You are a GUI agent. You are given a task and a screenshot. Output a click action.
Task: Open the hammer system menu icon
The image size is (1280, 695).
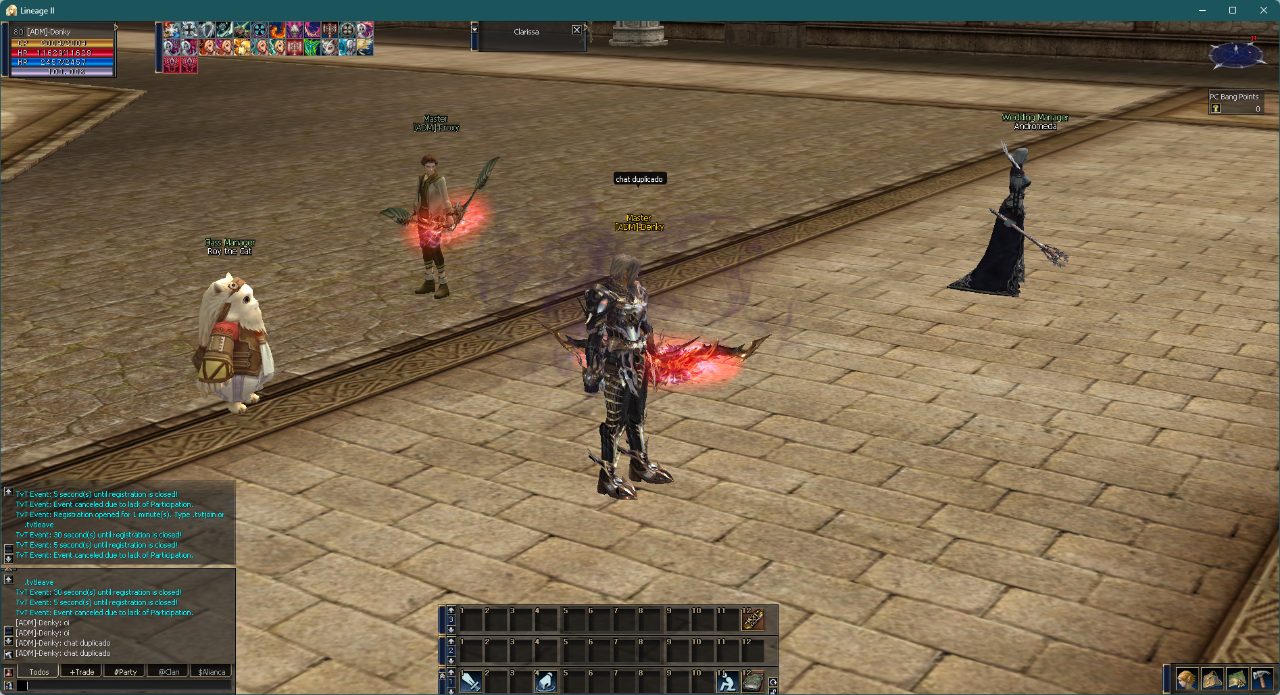tap(1262, 679)
